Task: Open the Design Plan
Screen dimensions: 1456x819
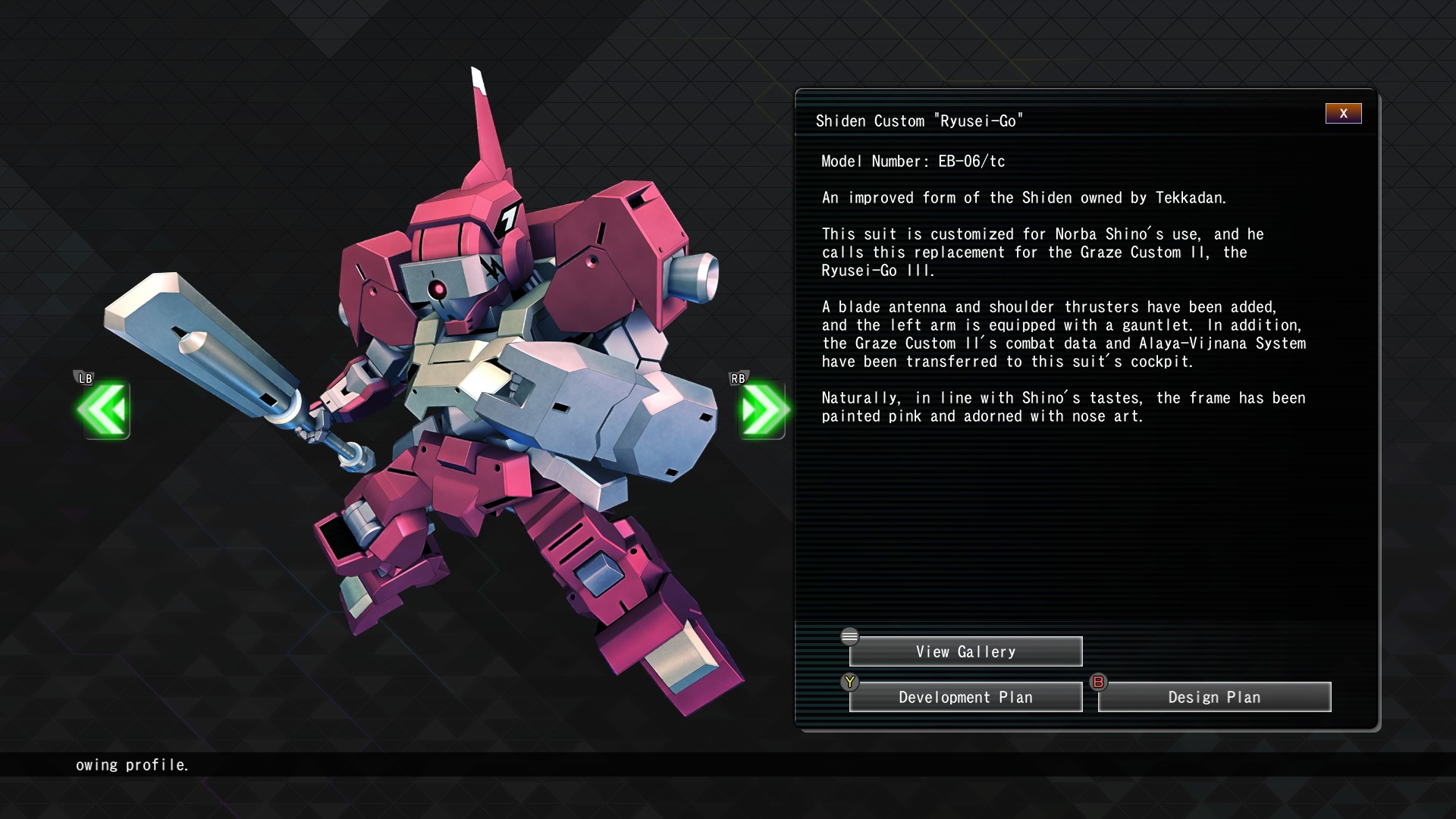Action: coord(1214,697)
